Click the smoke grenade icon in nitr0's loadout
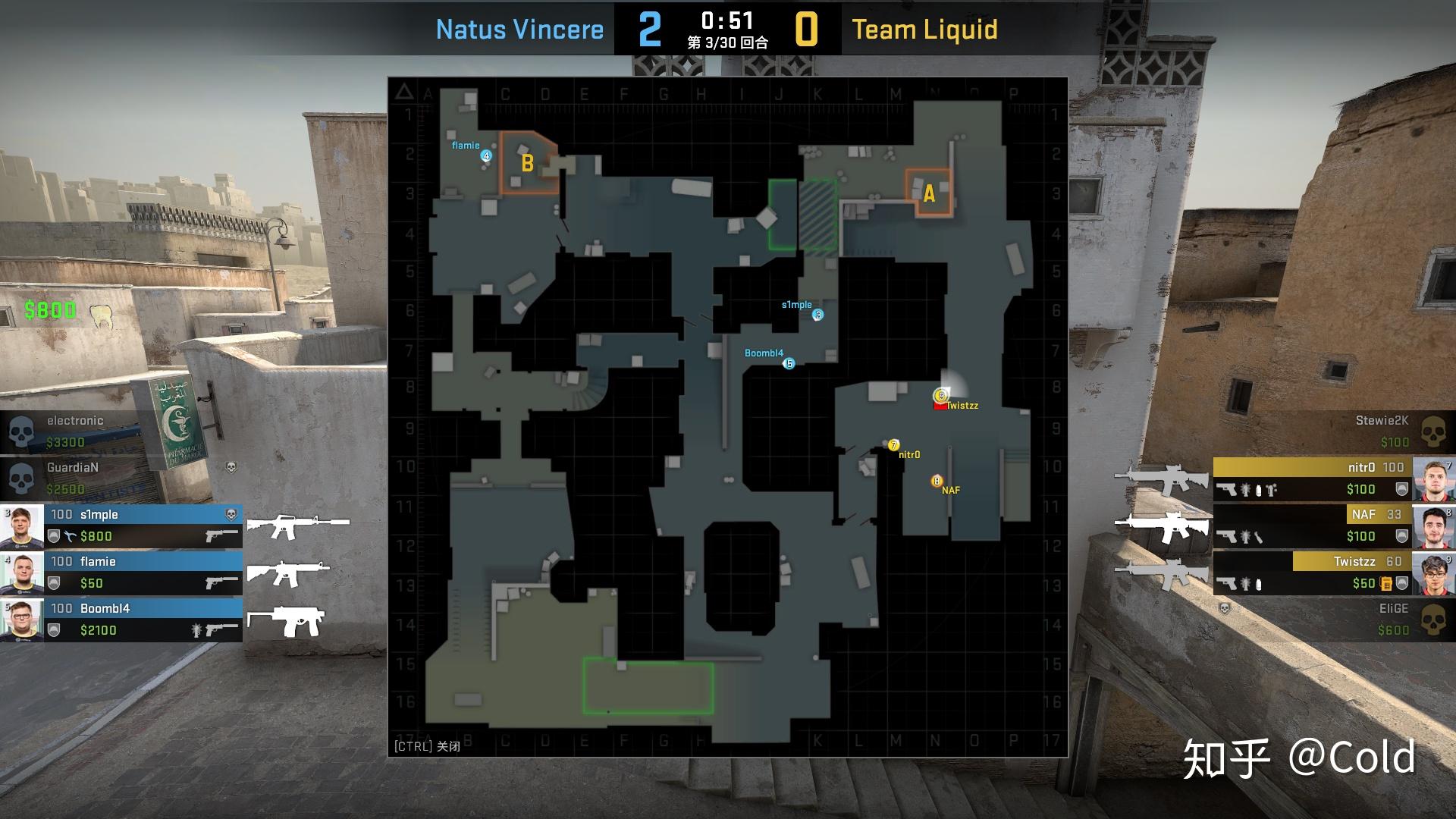Viewport: 1456px width, 819px height. 1258,489
